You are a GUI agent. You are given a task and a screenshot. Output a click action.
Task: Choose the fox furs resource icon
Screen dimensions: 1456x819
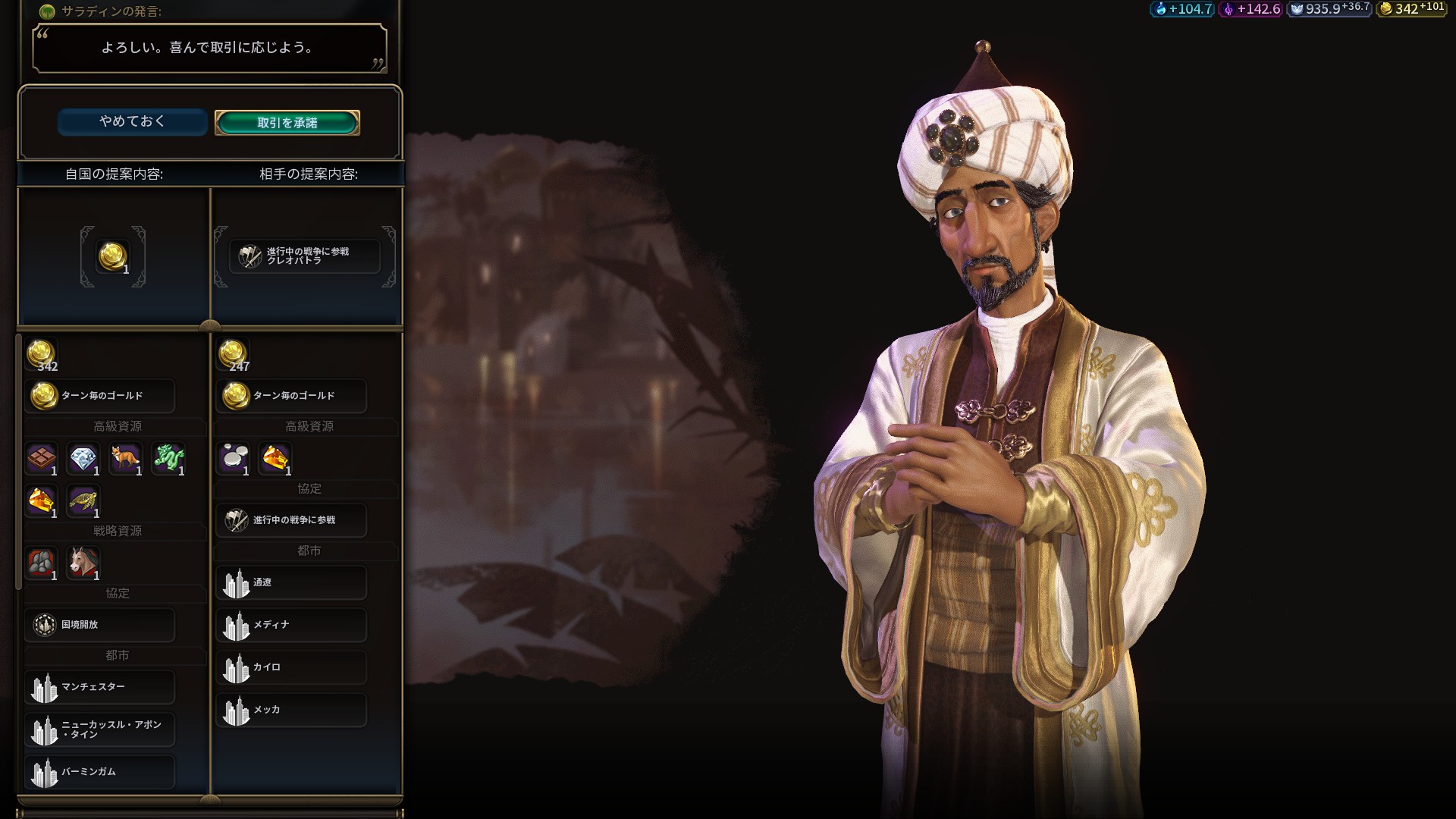pos(125,458)
